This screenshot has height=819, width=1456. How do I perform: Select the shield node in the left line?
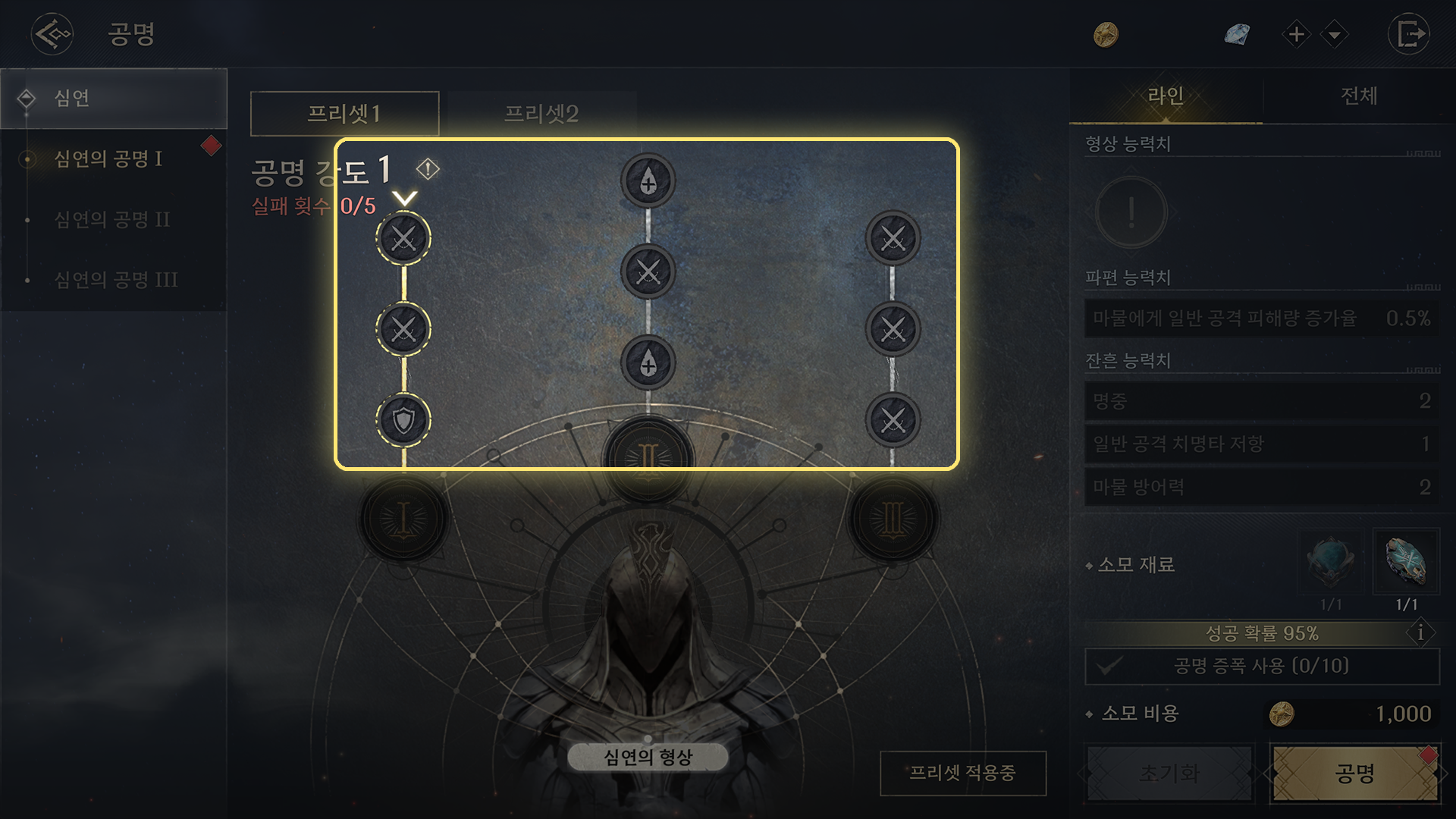click(x=403, y=419)
